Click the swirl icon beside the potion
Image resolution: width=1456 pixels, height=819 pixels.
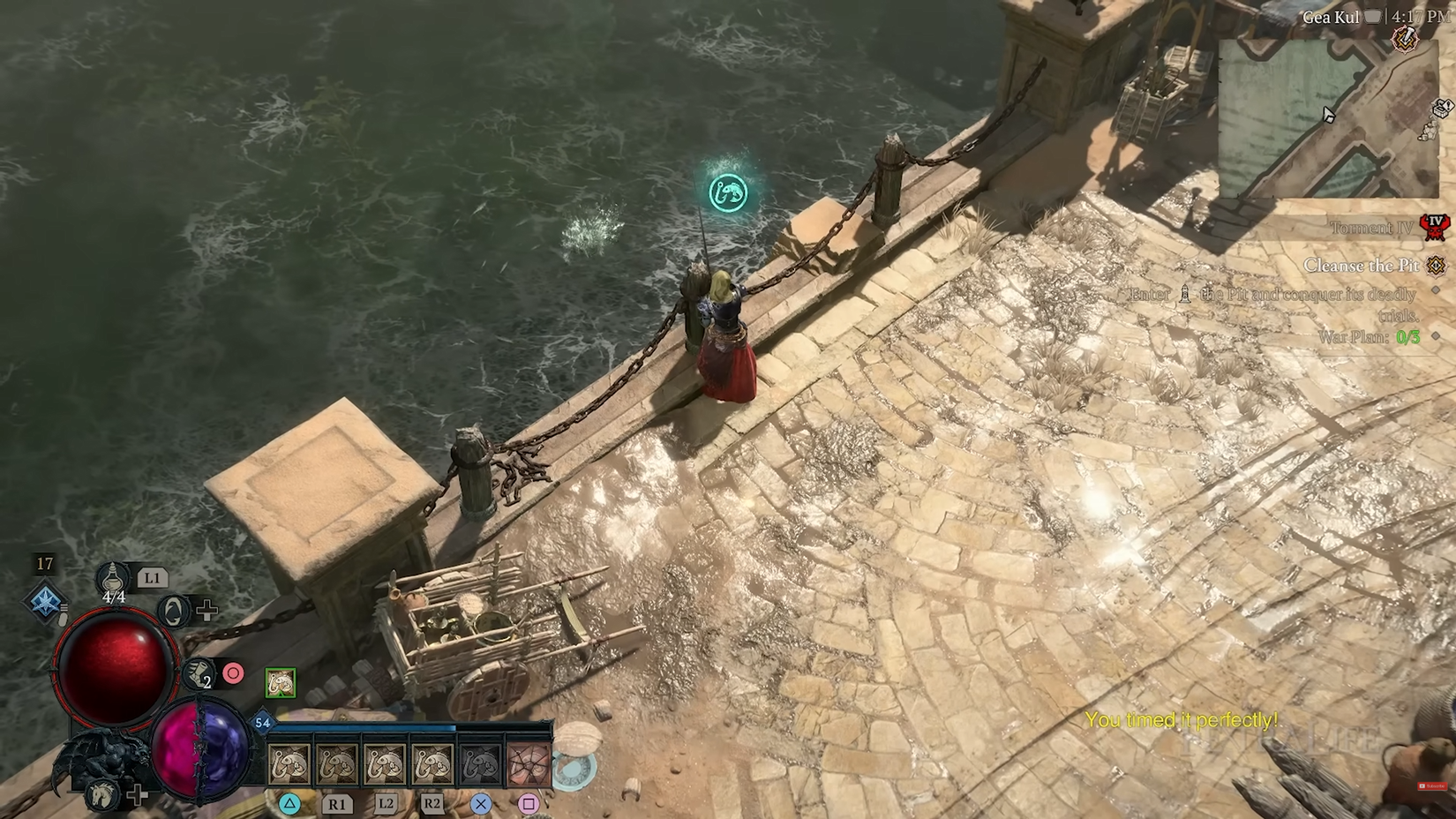coord(174,611)
